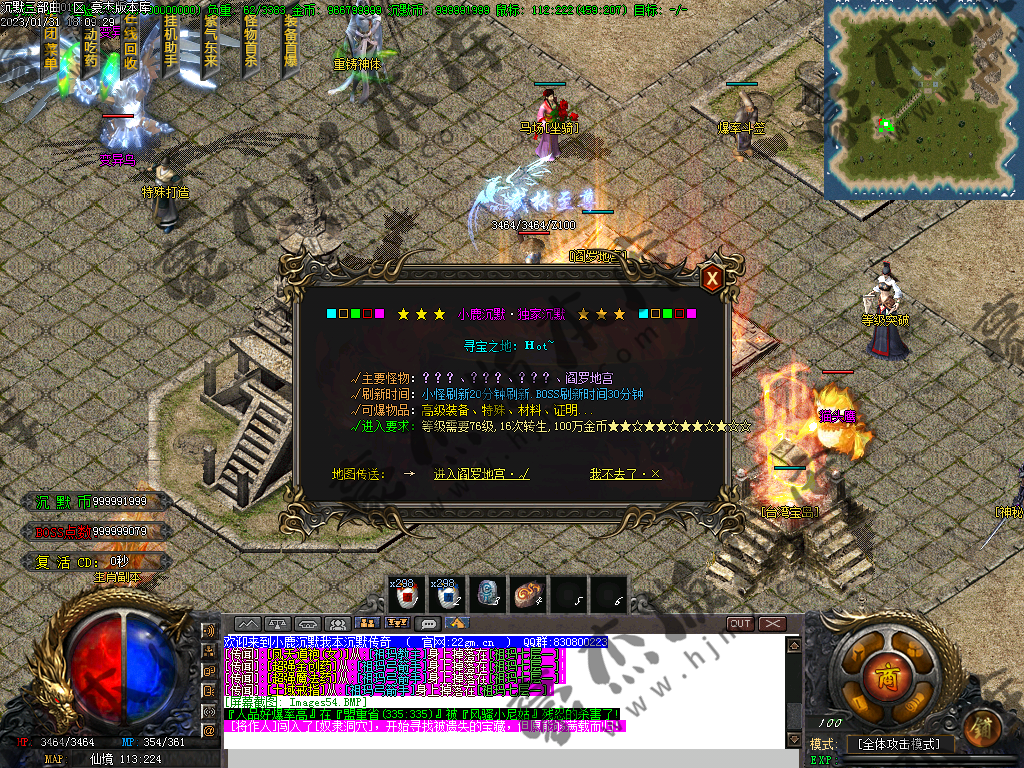Use the blue potion in hotbar slot 2
1024x768 pixels.
click(x=447, y=595)
